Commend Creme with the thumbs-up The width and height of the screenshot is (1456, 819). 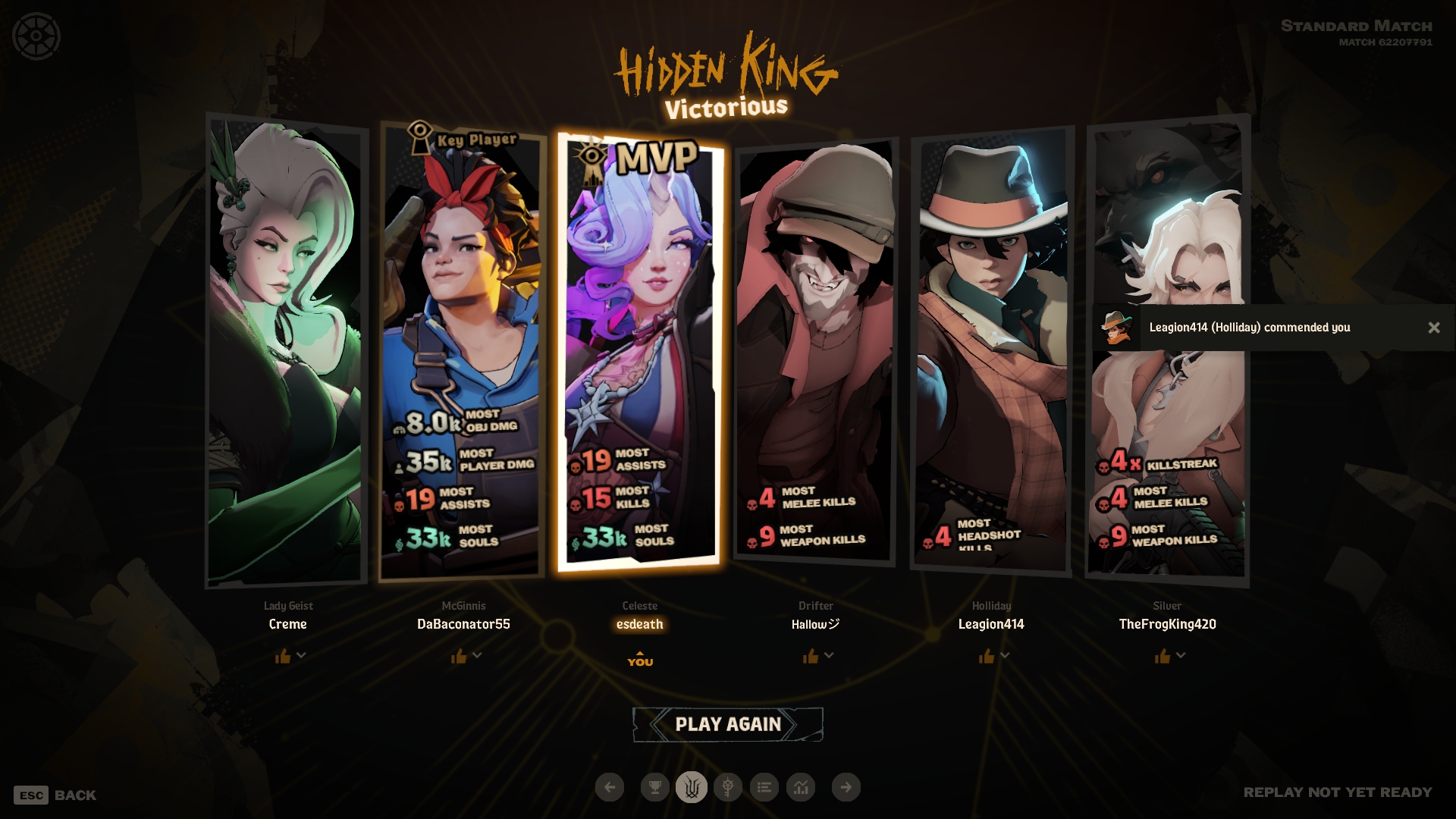point(283,656)
